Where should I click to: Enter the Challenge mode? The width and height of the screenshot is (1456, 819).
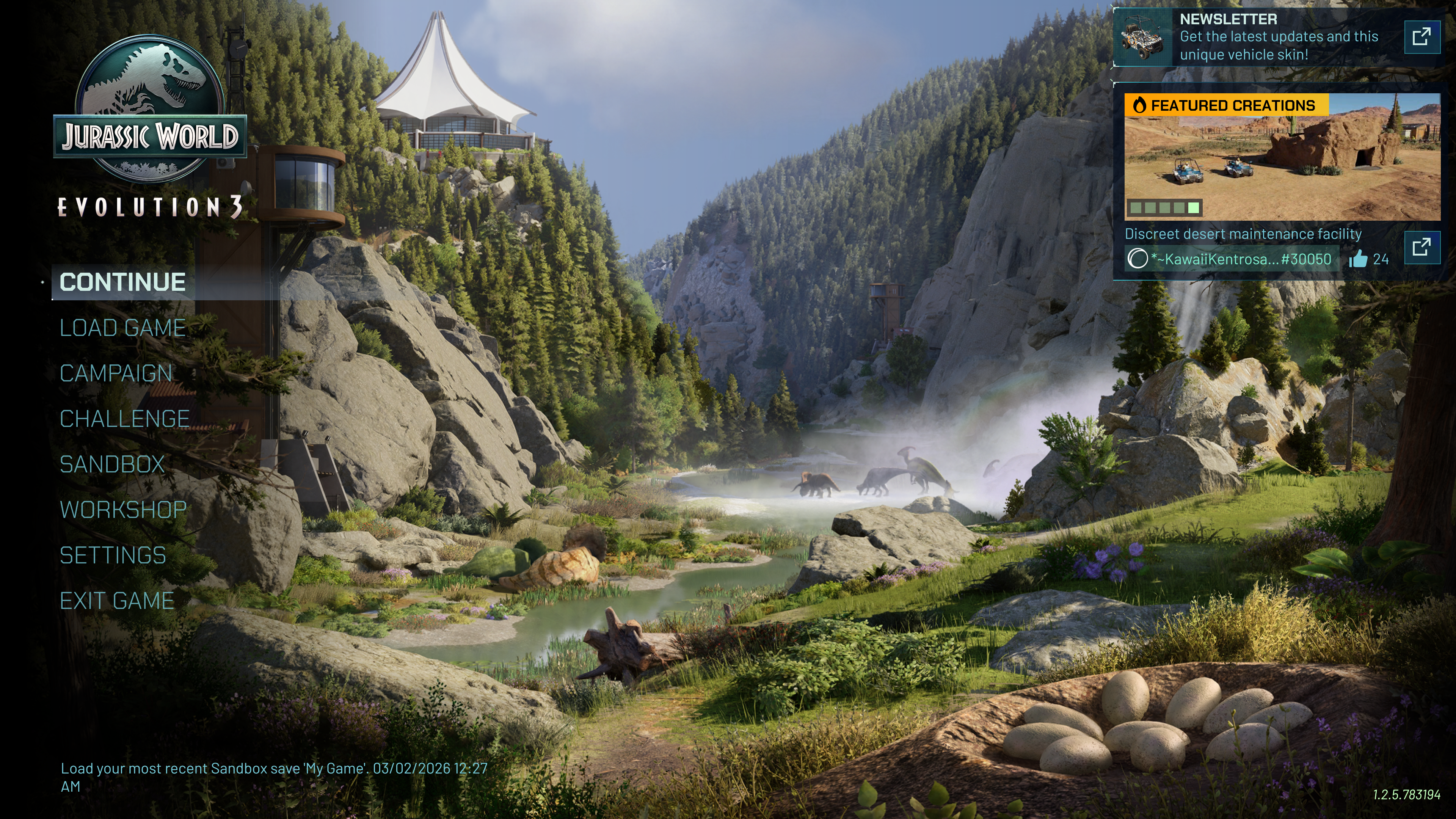pyautogui.click(x=124, y=419)
